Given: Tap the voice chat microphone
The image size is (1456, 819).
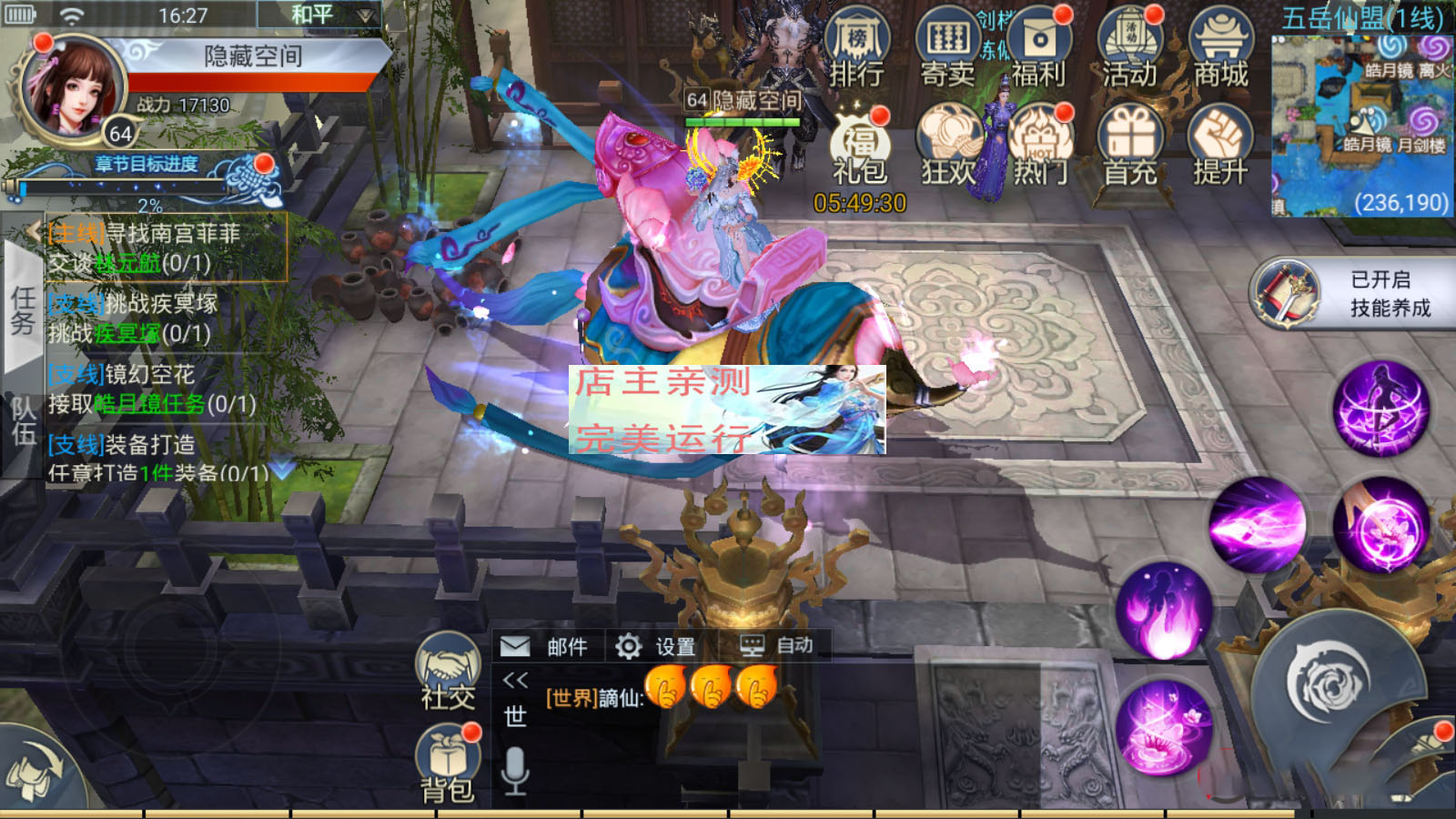Looking at the screenshot, I should tap(515, 770).
